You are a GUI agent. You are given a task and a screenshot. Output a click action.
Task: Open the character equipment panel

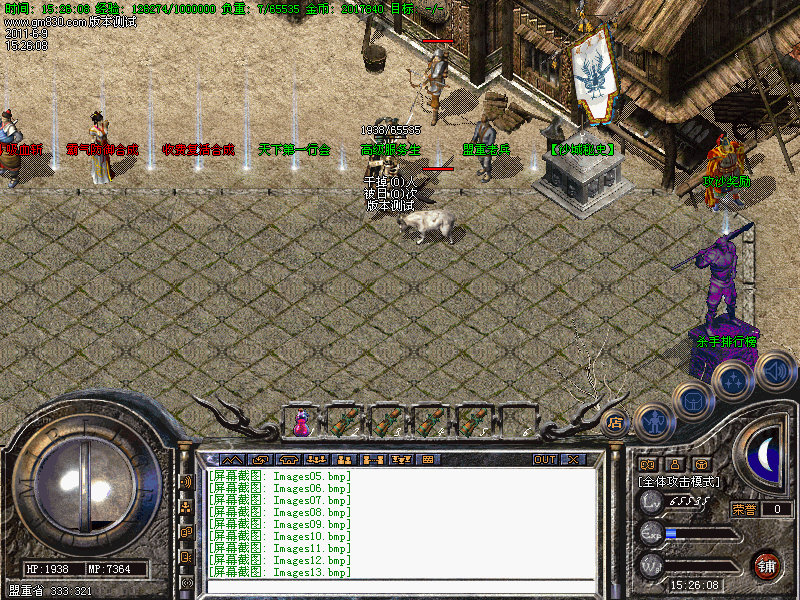652,421
